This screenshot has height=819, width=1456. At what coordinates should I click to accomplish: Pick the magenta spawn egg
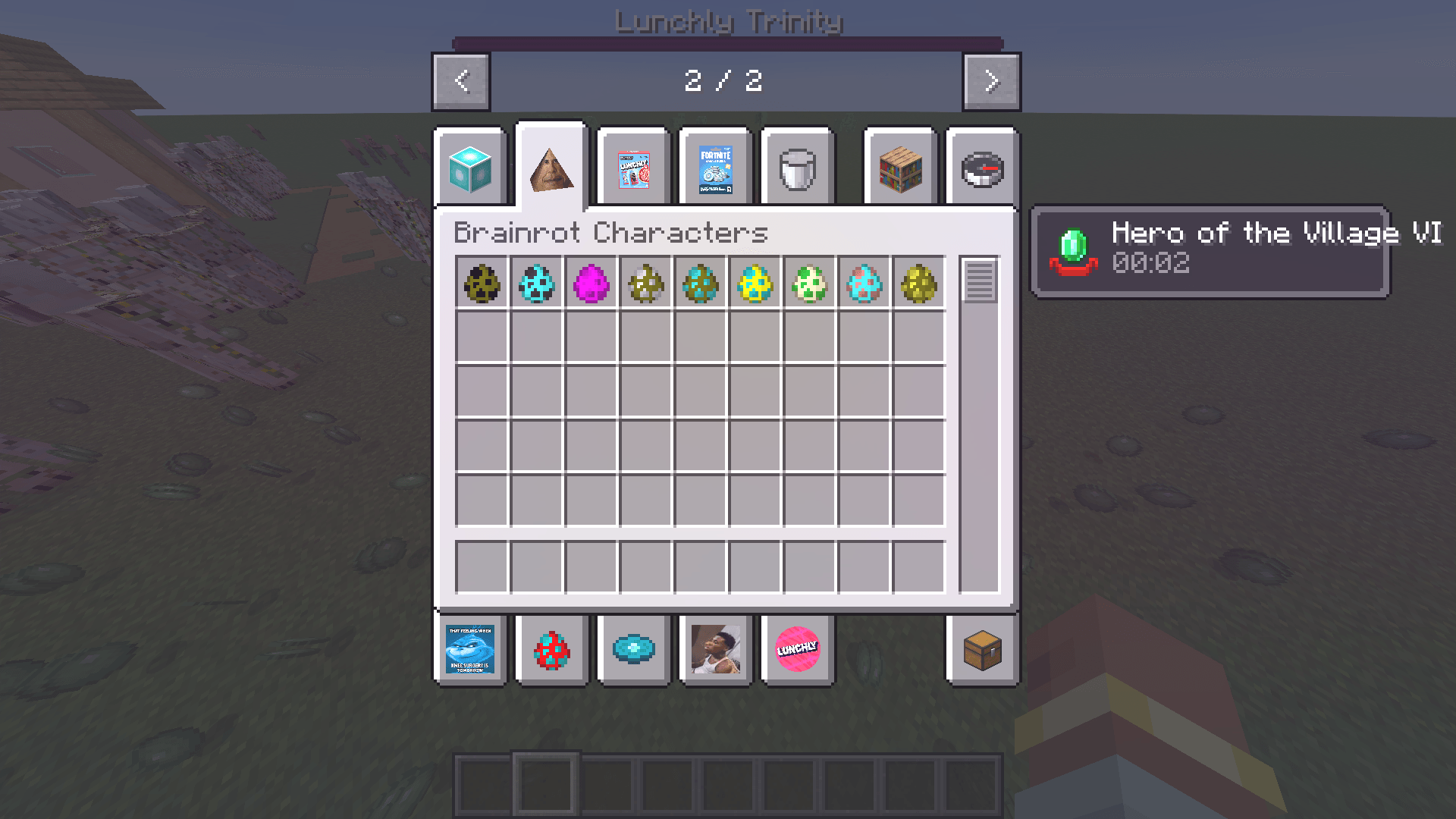click(x=592, y=284)
